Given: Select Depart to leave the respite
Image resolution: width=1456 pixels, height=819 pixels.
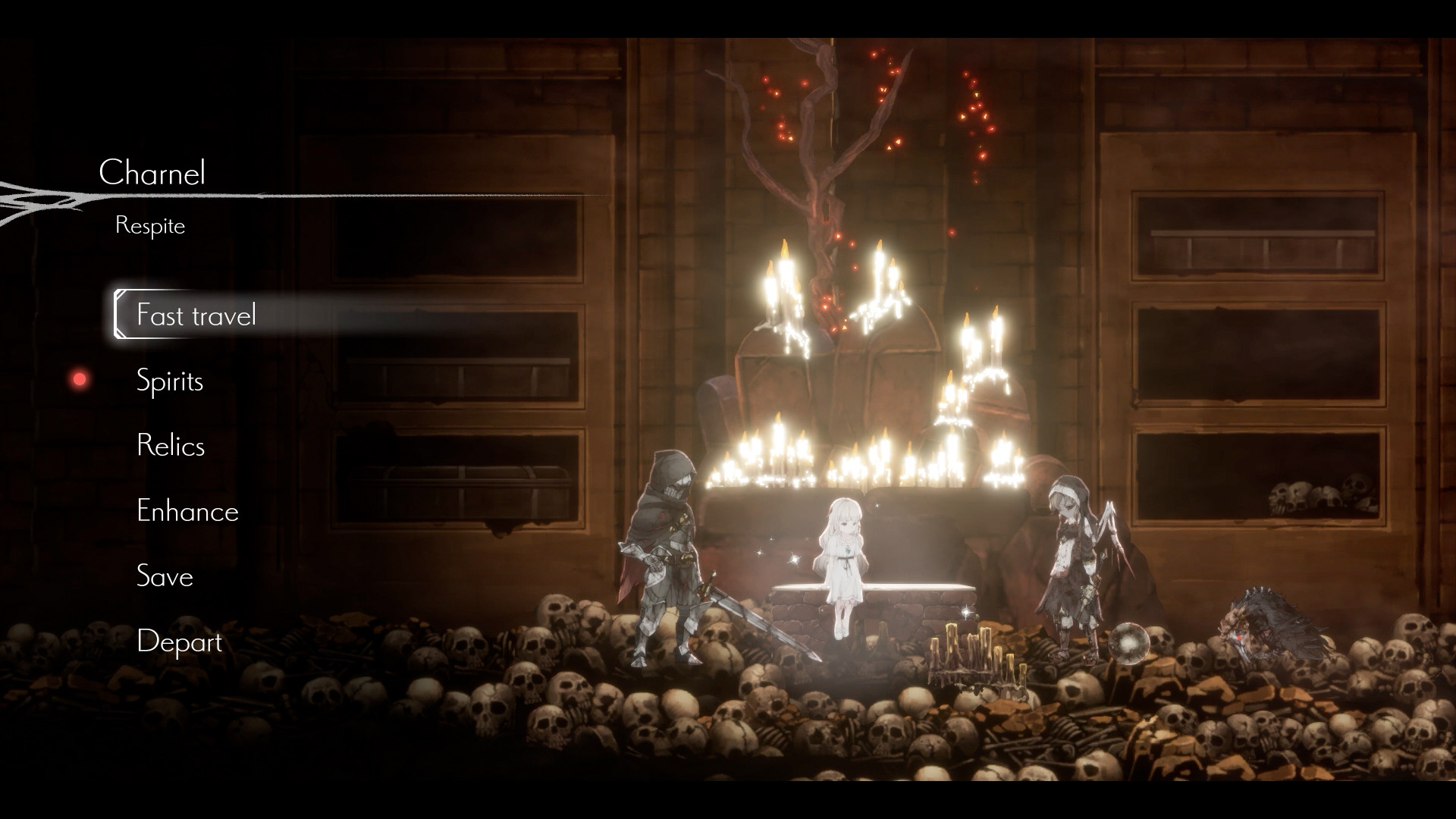Looking at the screenshot, I should [x=179, y=642].
